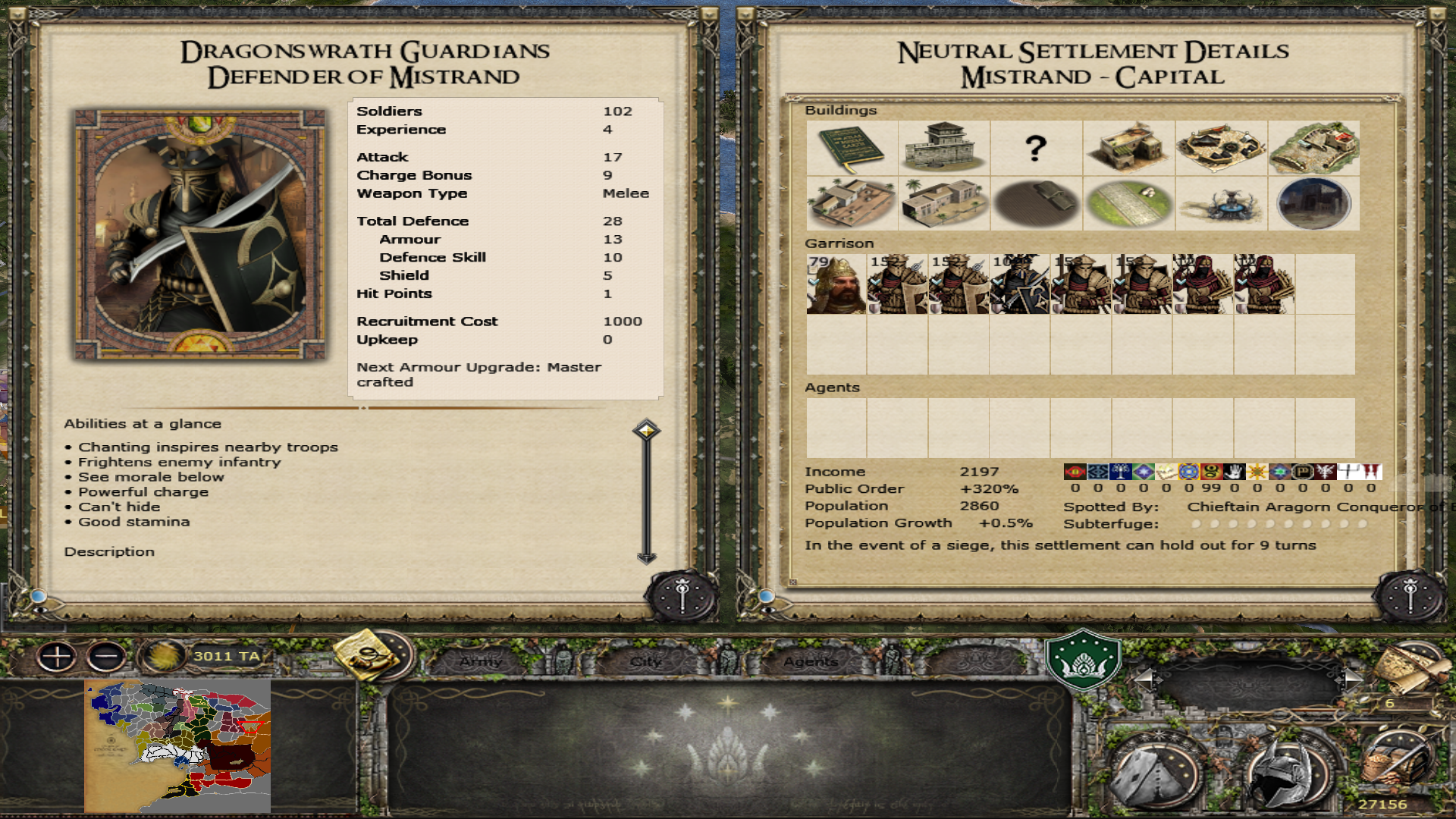Zoom out the minimap with the minus button
This screenshot has width=1456, height=819.
click(106, 656)
